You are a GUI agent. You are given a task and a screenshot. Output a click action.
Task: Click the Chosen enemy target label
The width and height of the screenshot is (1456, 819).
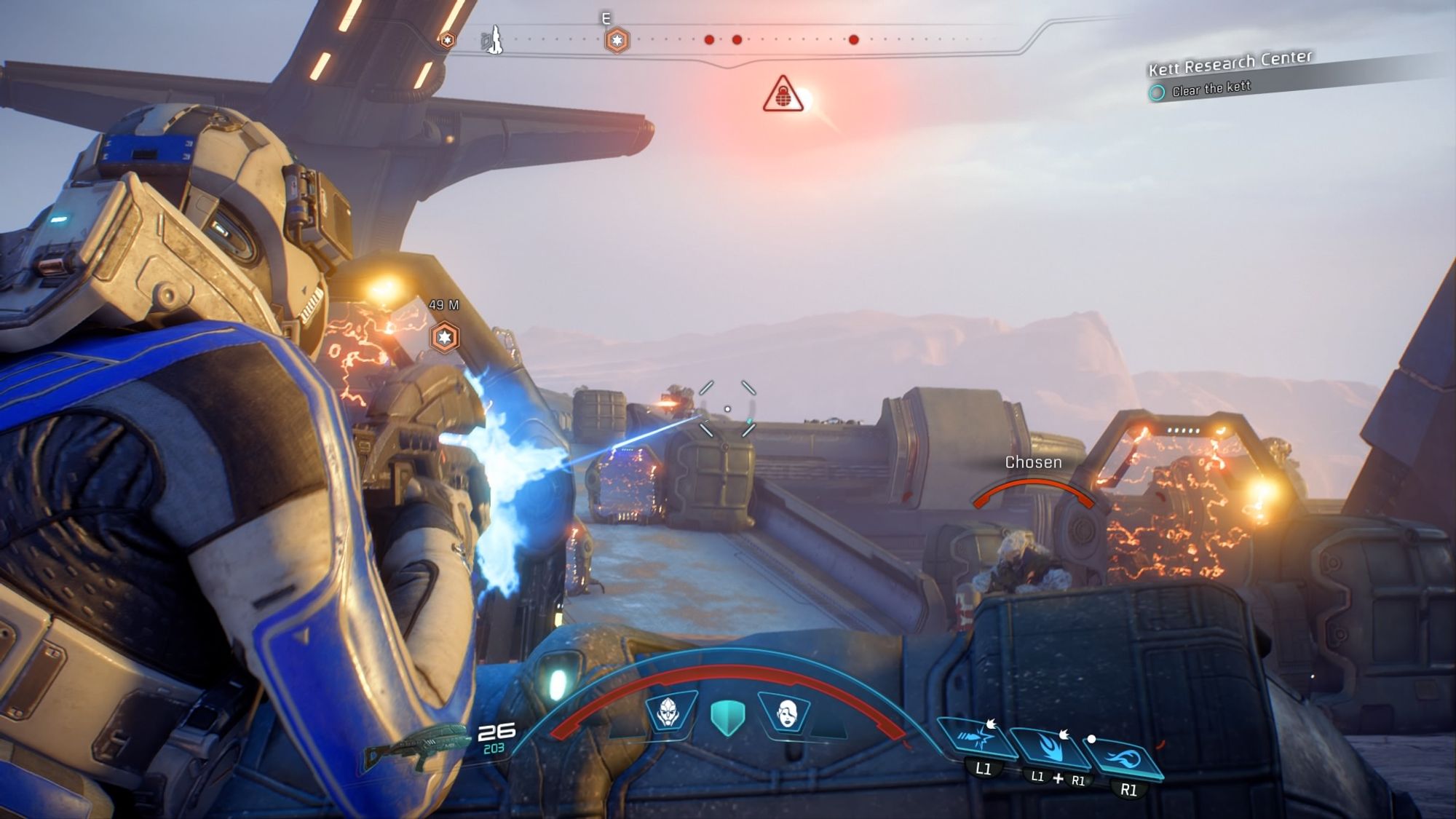pos(1033,462)
